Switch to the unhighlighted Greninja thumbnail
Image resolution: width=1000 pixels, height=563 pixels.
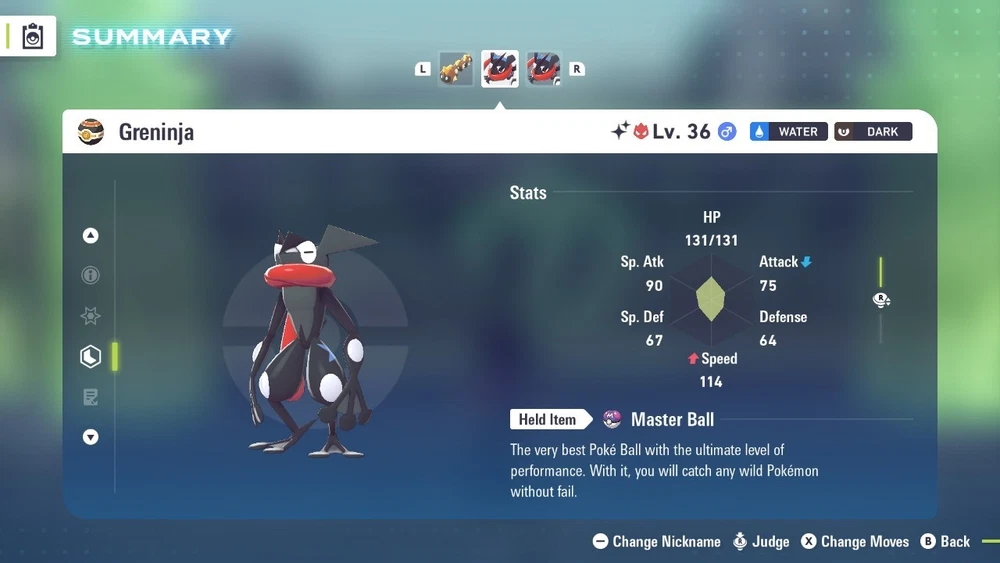(543, 69)
